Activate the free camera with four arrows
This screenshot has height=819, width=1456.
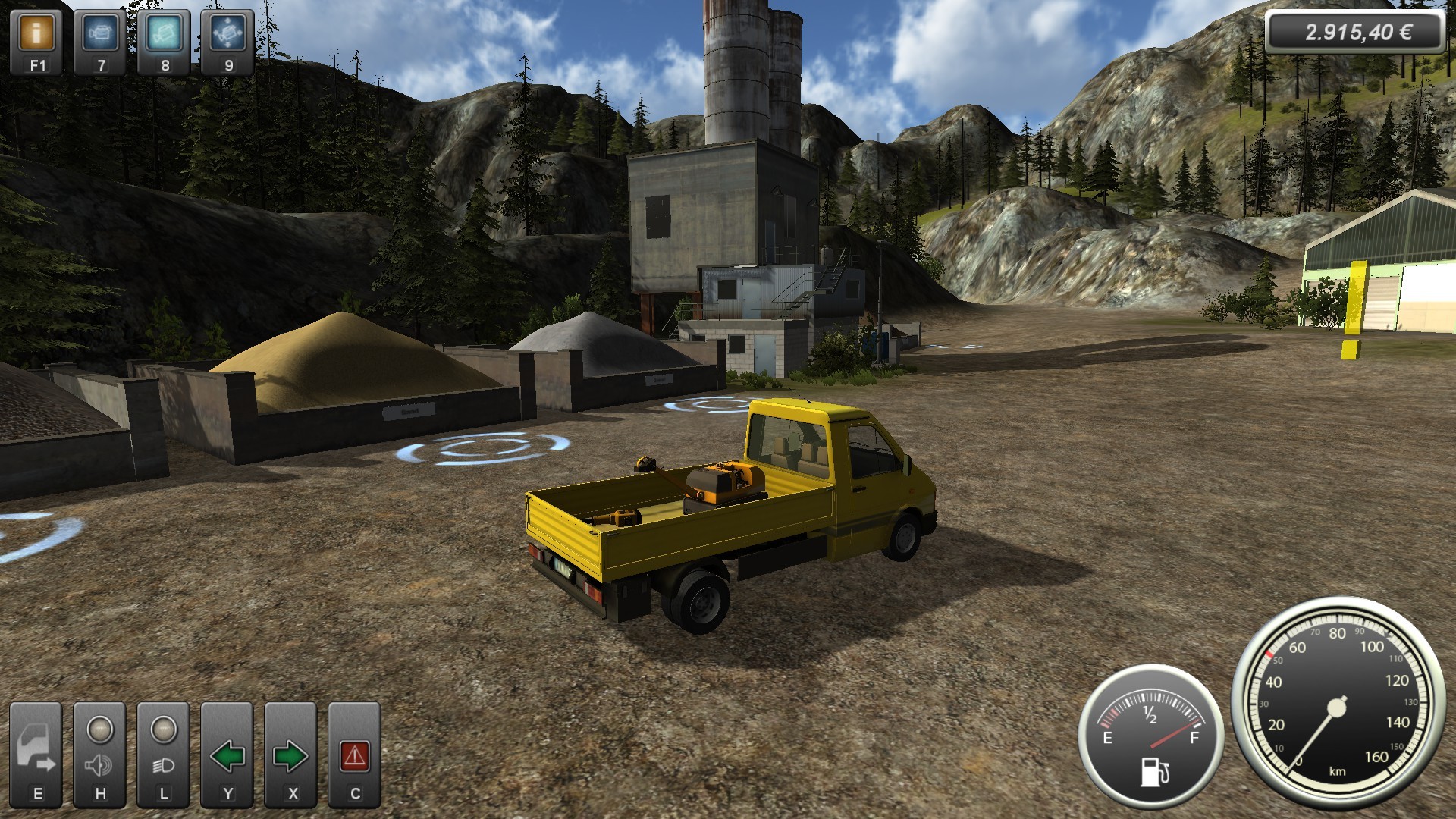point(227,34)
